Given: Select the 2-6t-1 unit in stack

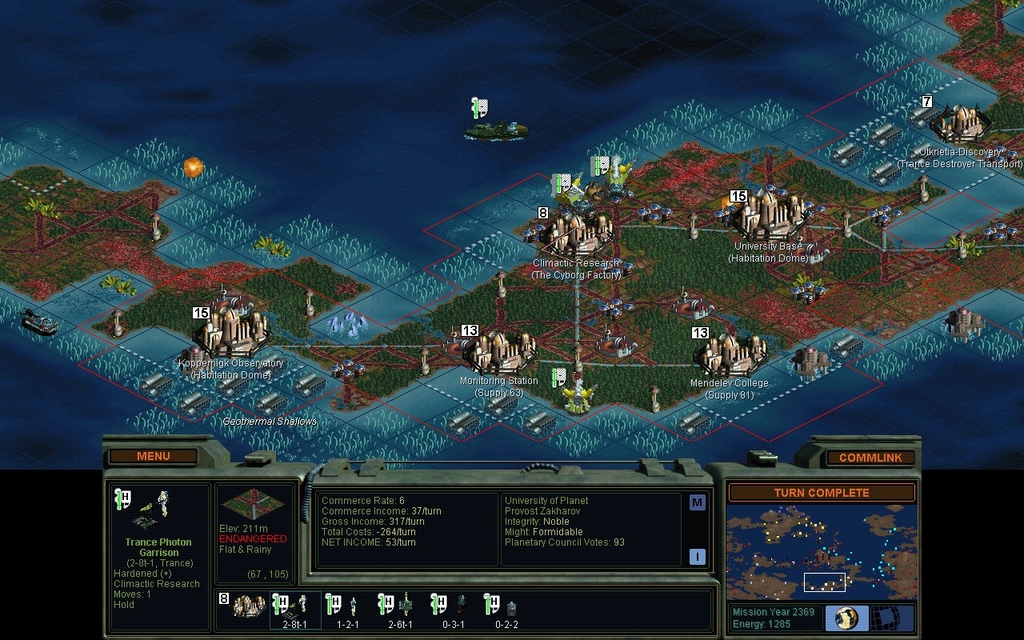Looking at the screenshot, I should point(400,607).
